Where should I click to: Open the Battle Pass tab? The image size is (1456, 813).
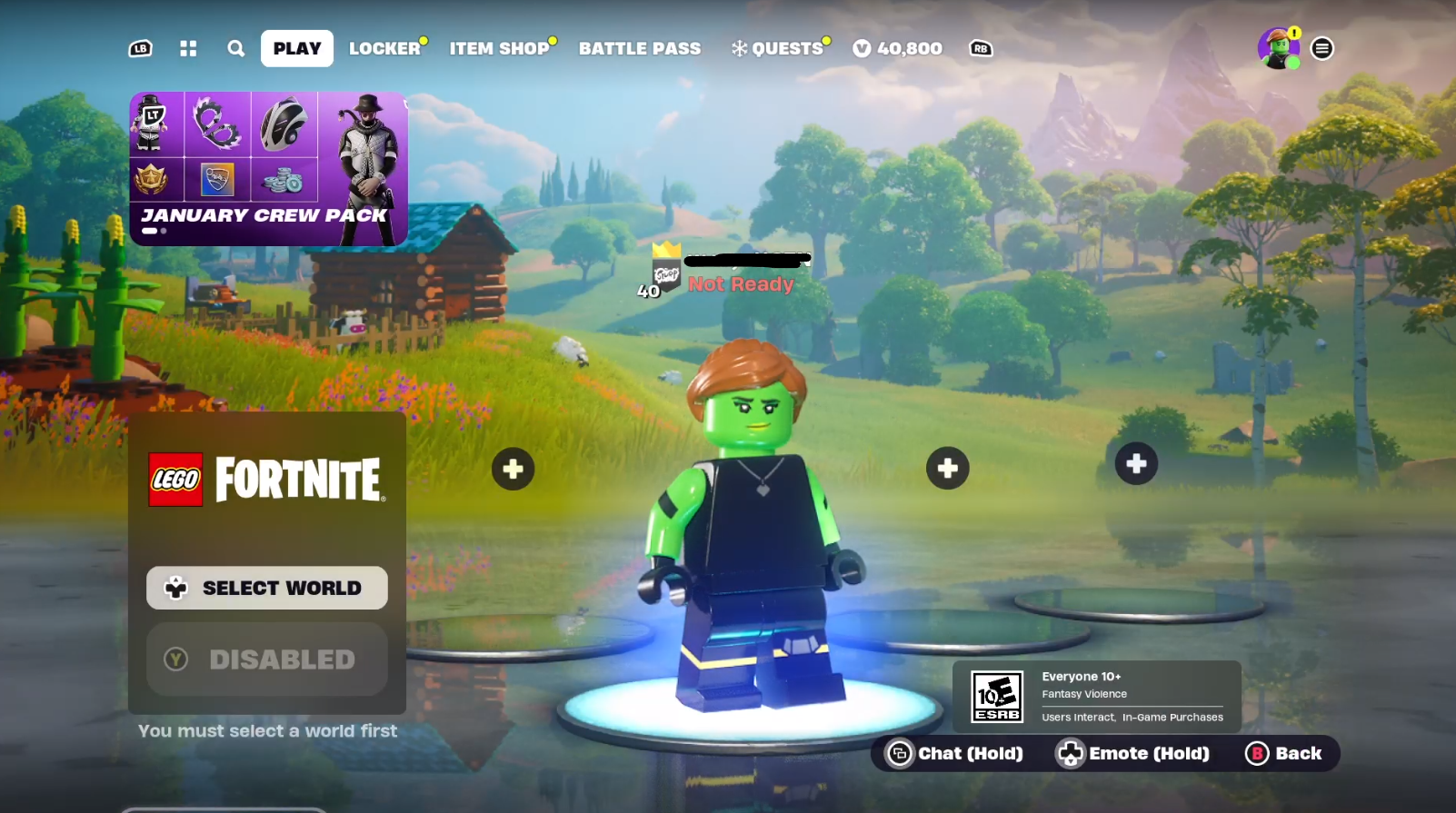point(640,49)
